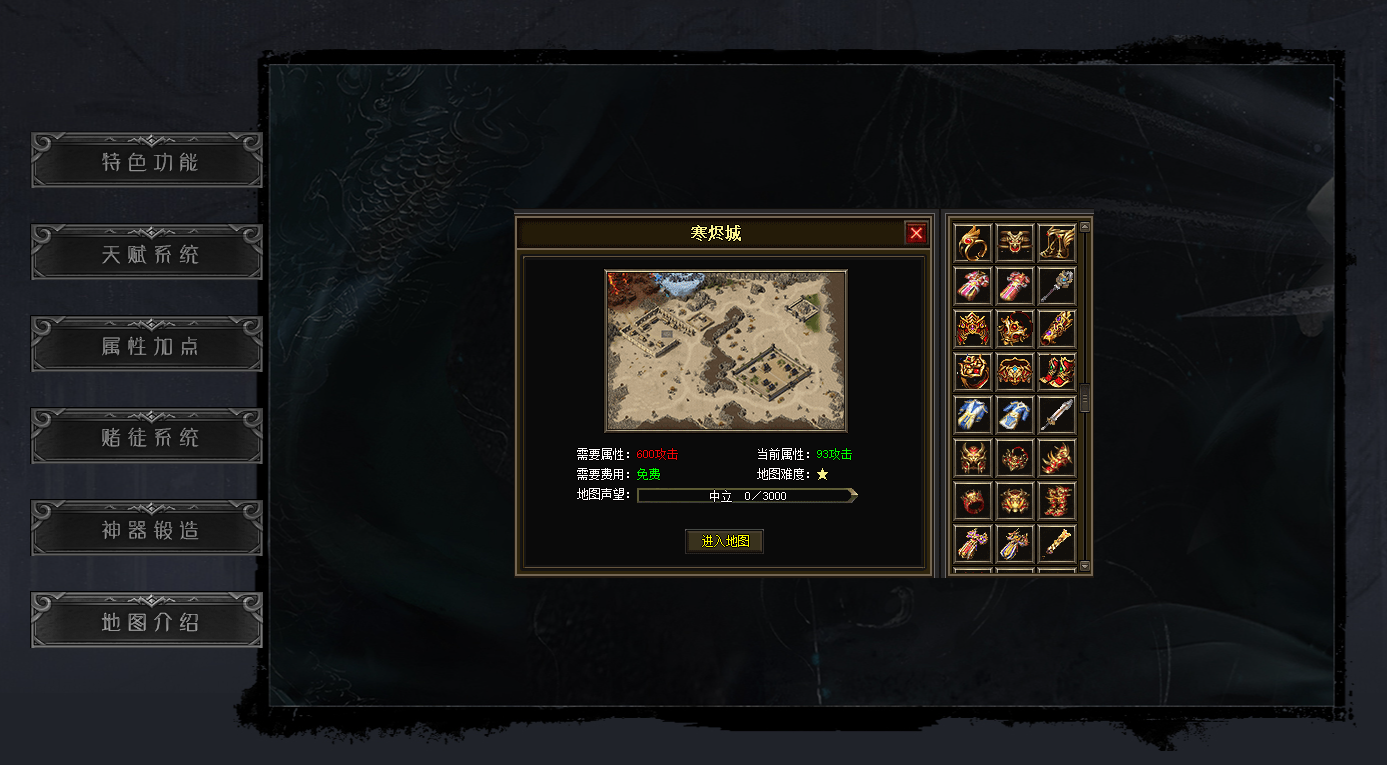The width and height of the screenshot is (1387, 765).
Task: Select the golden ring with red gem
Action: (973, 242)
